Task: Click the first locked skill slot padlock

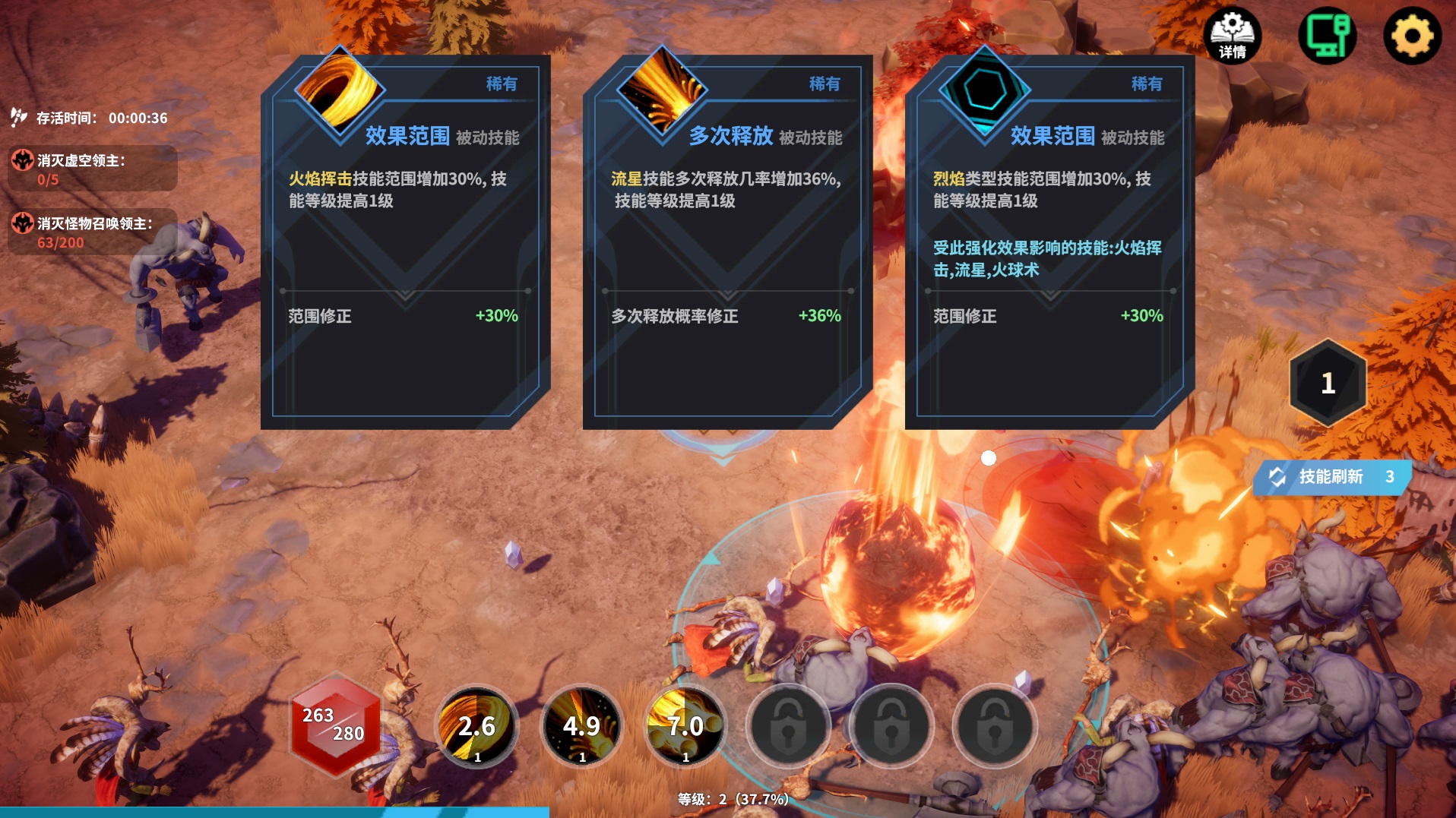Action: tap(787, 726)
